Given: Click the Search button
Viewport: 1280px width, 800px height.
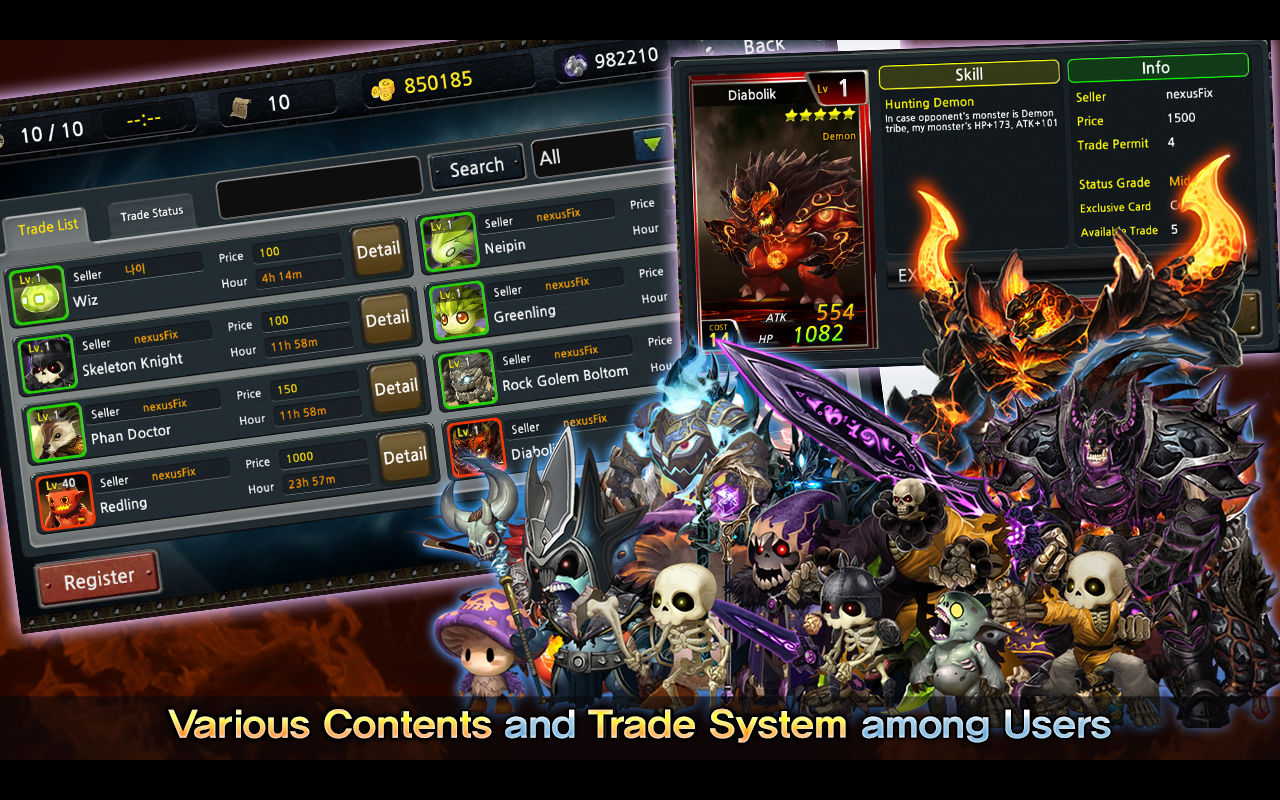Looking at the screenshot, I should (x=476, y=167).
